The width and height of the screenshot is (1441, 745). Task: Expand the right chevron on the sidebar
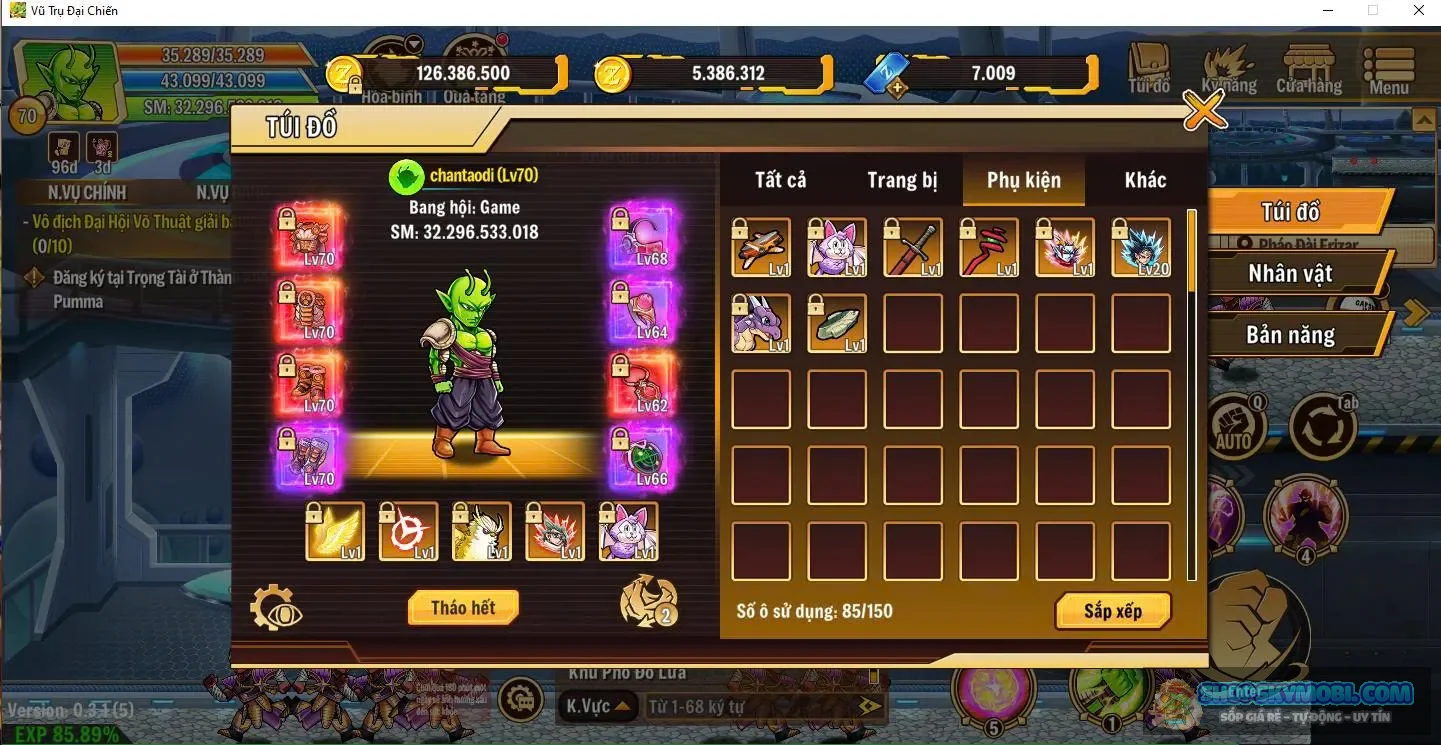click(1416, 312)
